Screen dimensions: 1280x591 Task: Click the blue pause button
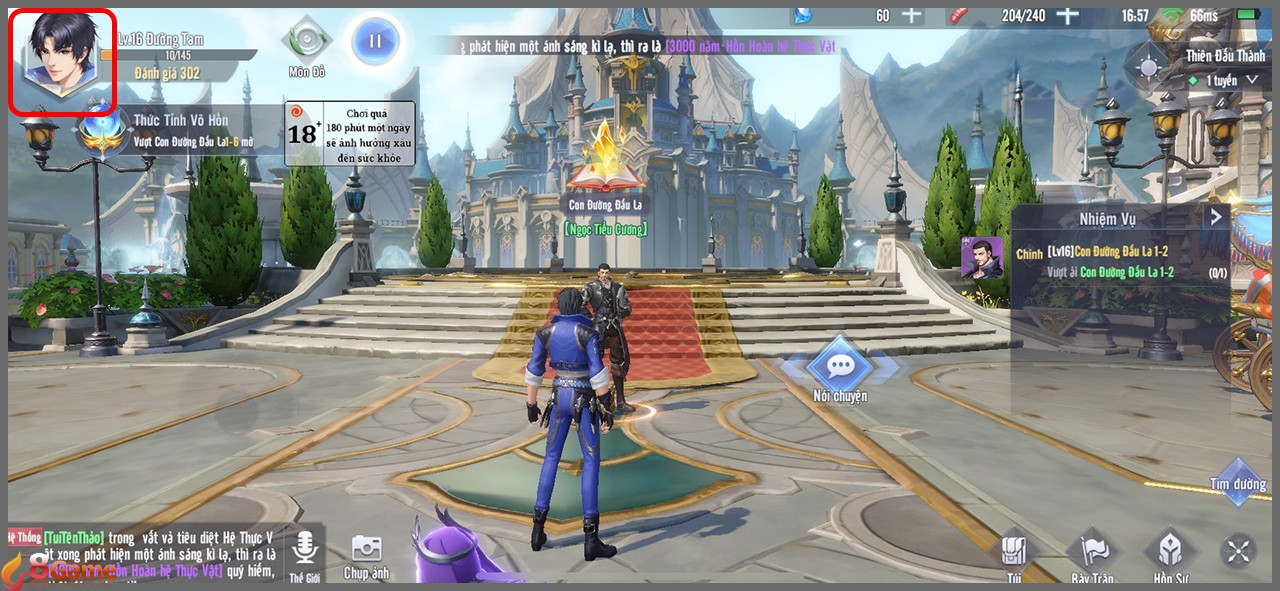point(376,42)
